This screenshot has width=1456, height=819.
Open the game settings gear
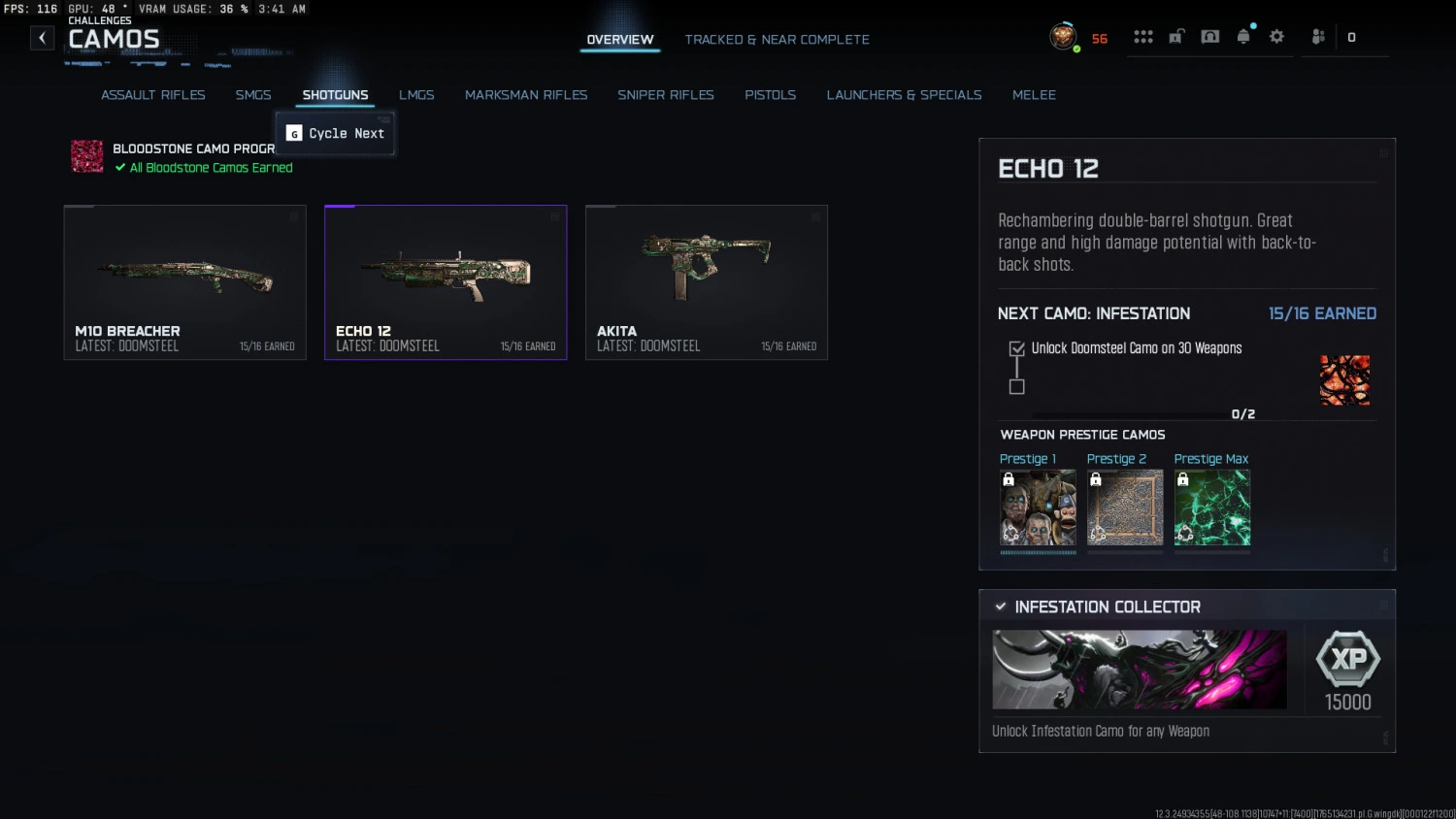point(1276,37)
